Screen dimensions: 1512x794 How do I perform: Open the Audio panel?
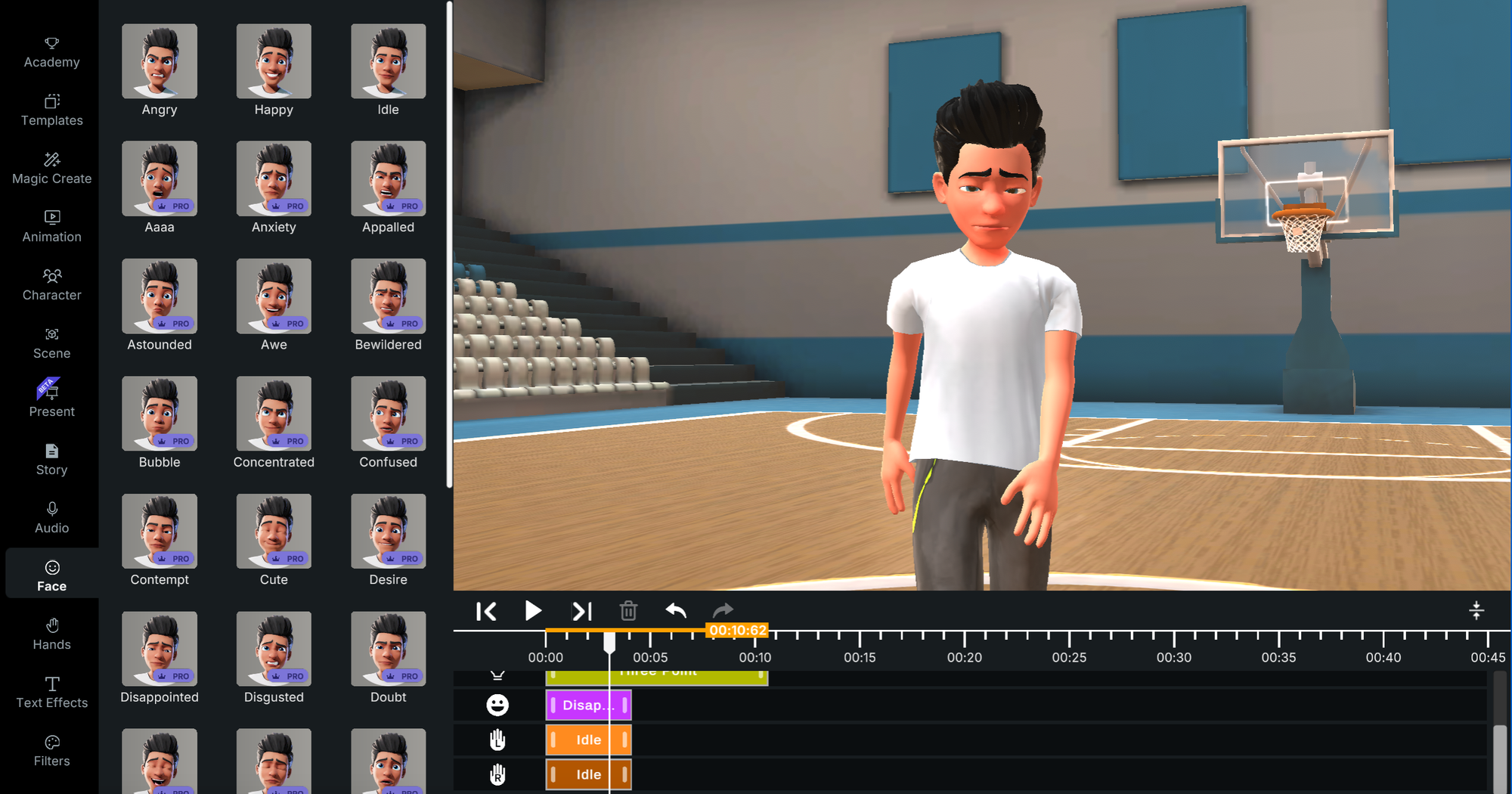pyautogui.click(x=51, y=517)
